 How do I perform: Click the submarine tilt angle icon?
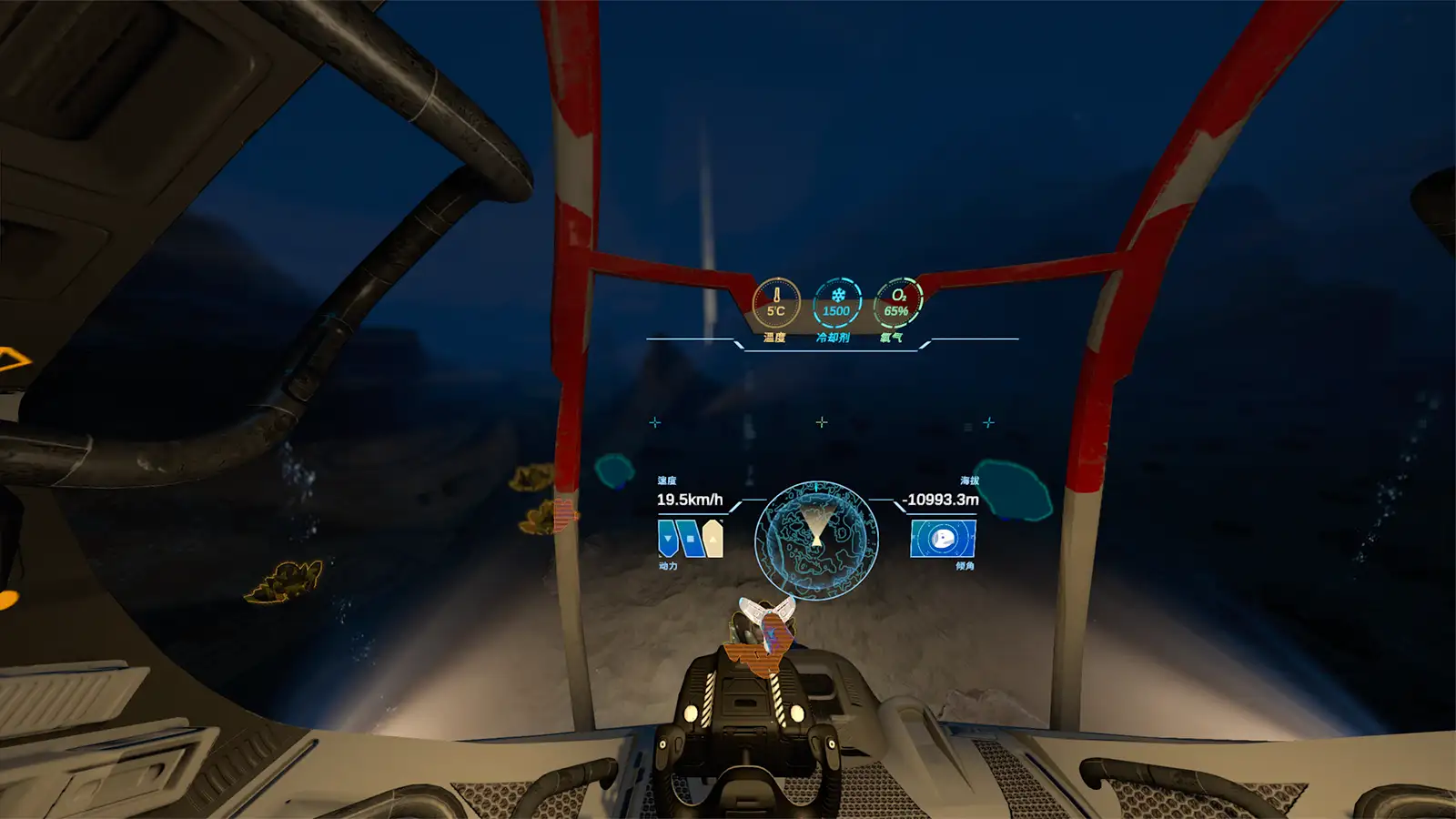tap(943, 539)
